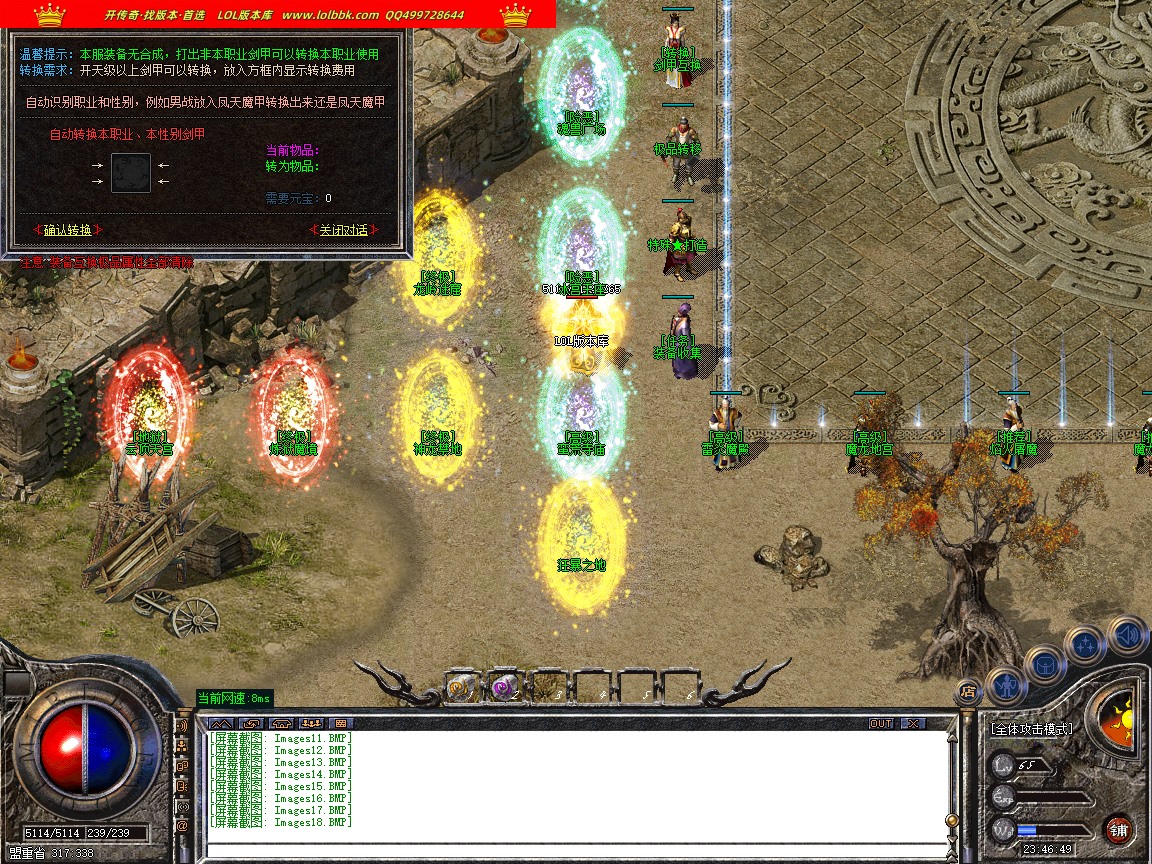1152x864 pixels.
Task: Click the chat text input field
Action: [575, 851]
